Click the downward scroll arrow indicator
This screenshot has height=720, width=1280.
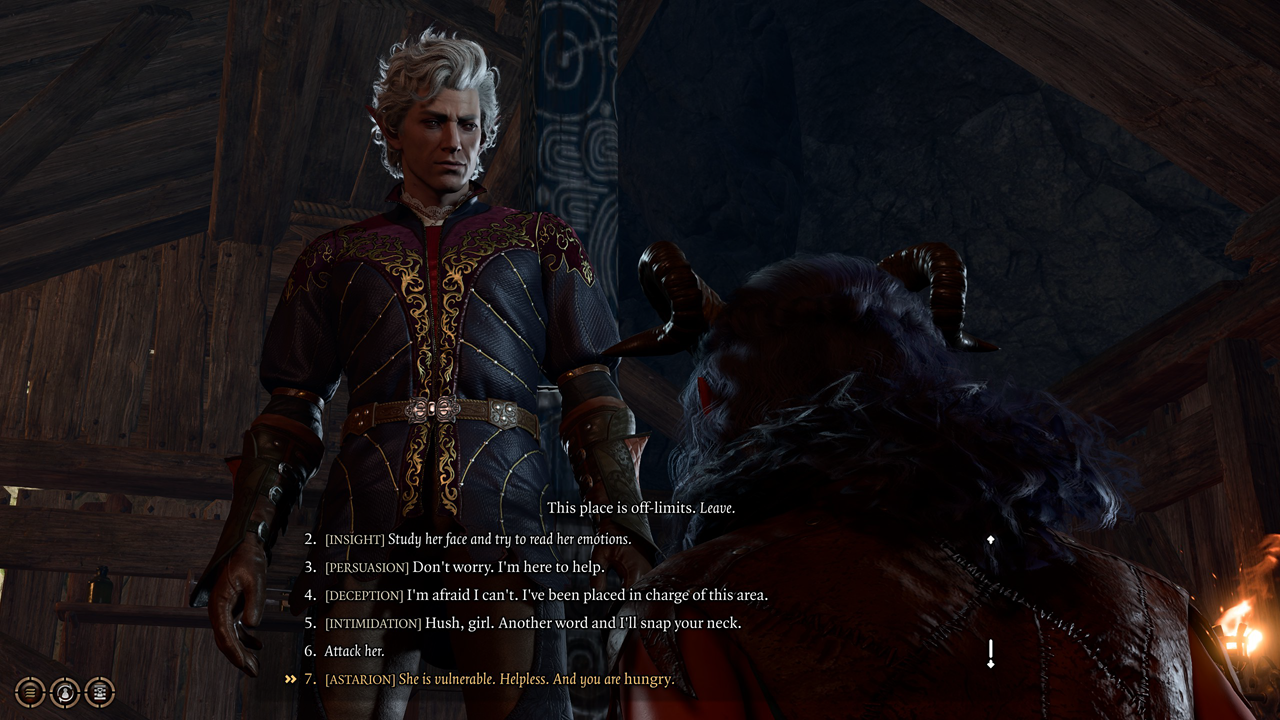click(991, 665)
